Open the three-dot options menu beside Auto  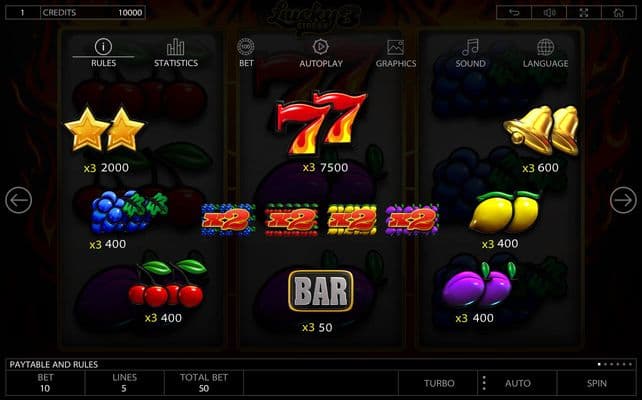point(484,383)
